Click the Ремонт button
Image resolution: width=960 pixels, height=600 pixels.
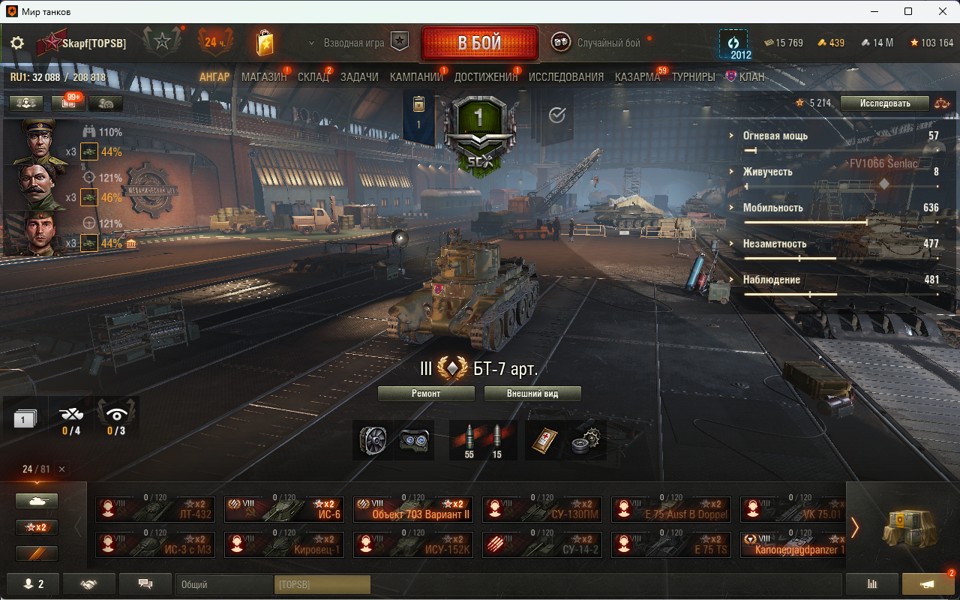[426, 394]
